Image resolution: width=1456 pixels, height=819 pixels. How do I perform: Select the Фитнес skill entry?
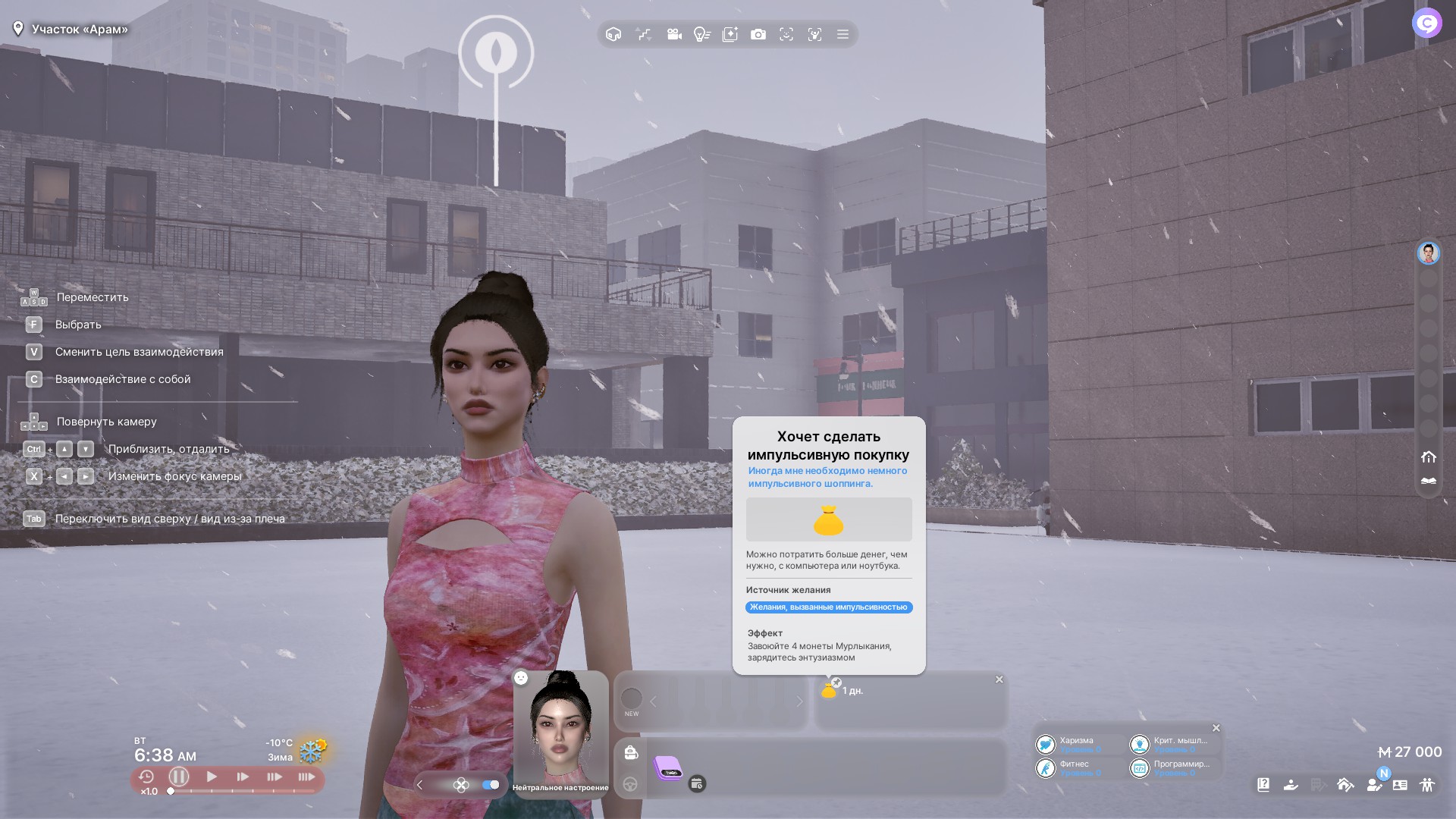pyautogui.click(x=1069, y=768)
